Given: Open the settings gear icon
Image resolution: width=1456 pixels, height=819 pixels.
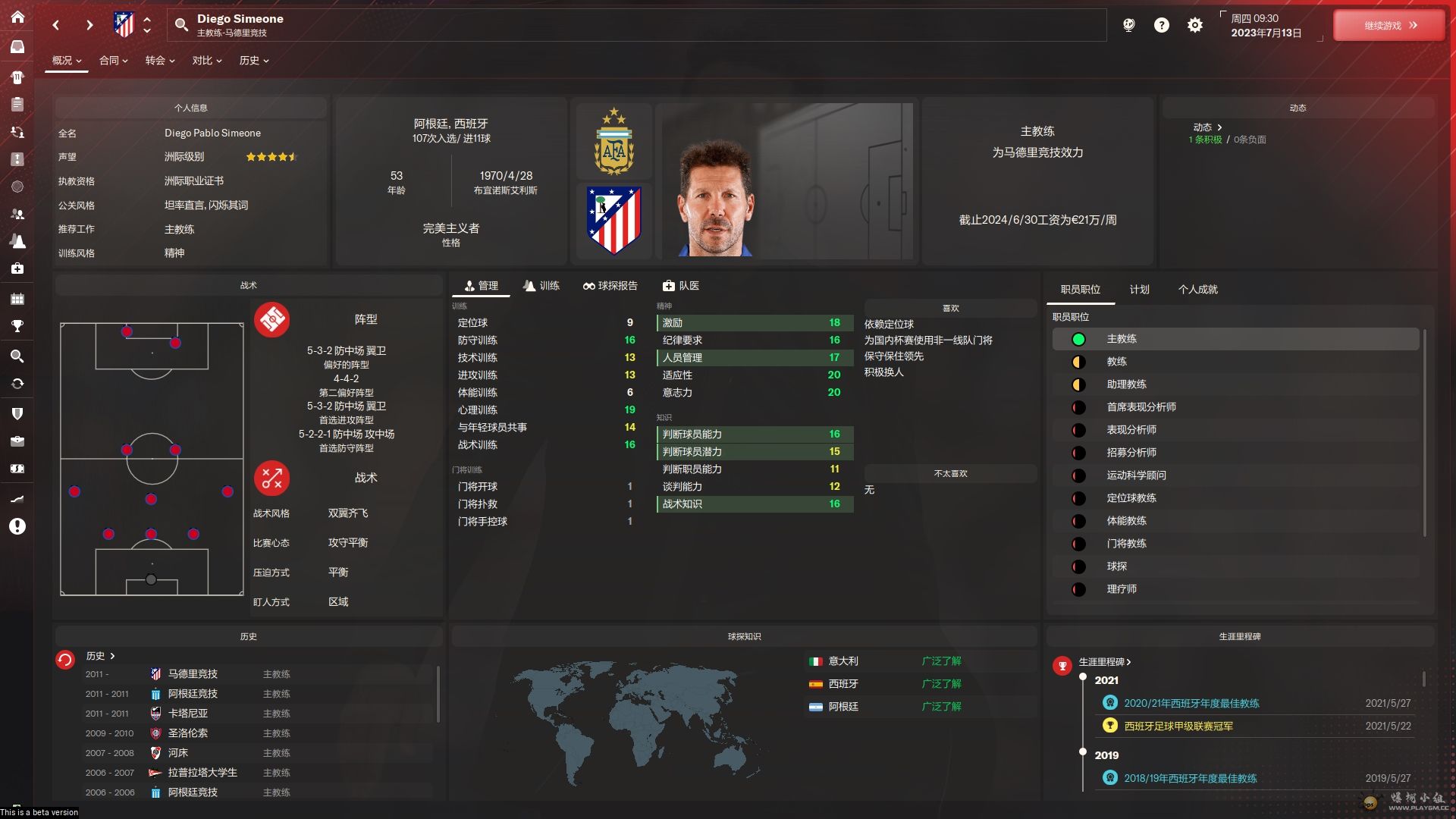Looking at the screenshot, I should tap(1195, 26).
